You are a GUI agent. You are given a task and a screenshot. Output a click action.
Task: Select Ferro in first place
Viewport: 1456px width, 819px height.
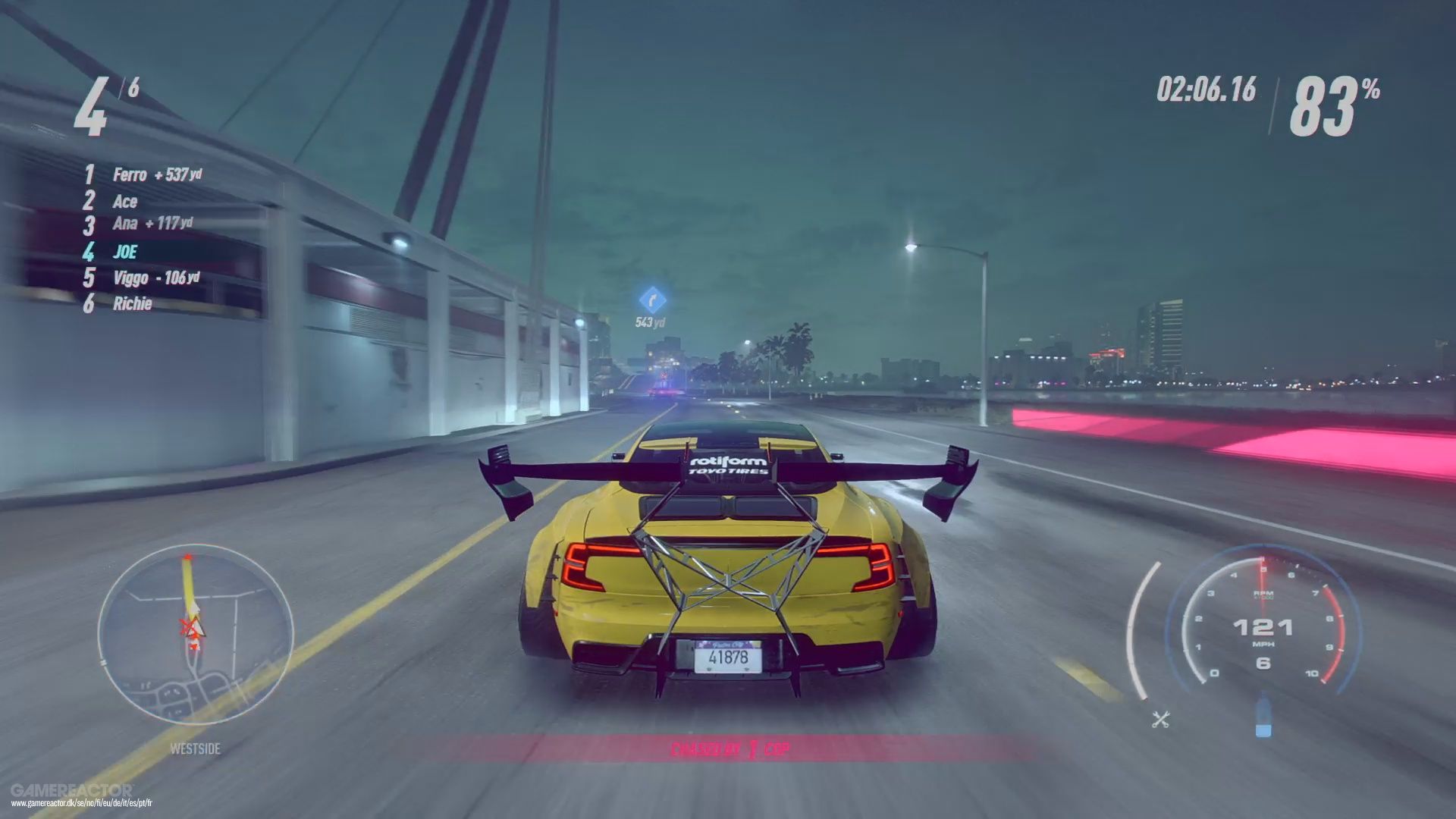pos(129,174)
